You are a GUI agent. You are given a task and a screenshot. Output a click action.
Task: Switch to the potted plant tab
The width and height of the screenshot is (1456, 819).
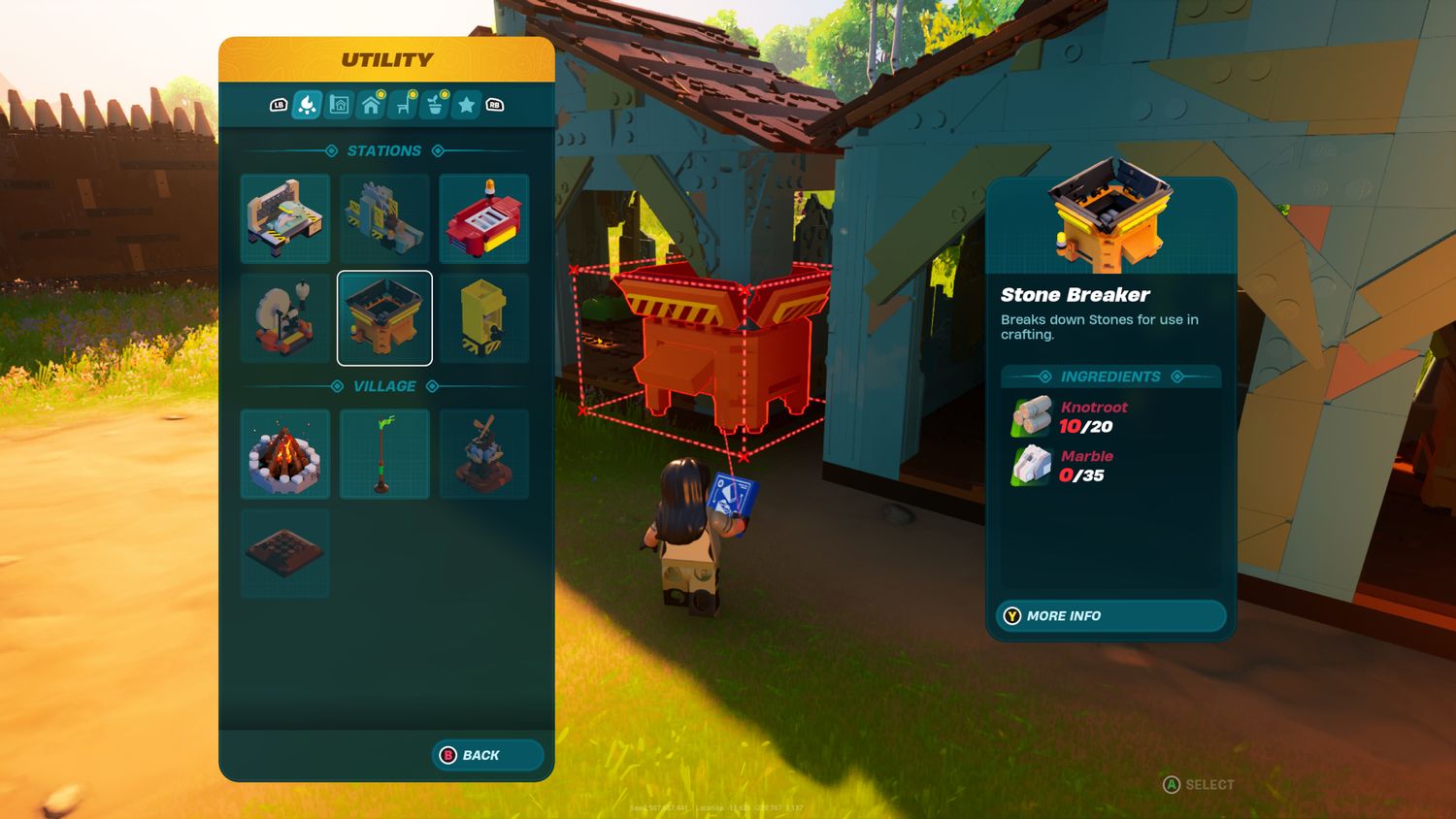click(435, 105)
